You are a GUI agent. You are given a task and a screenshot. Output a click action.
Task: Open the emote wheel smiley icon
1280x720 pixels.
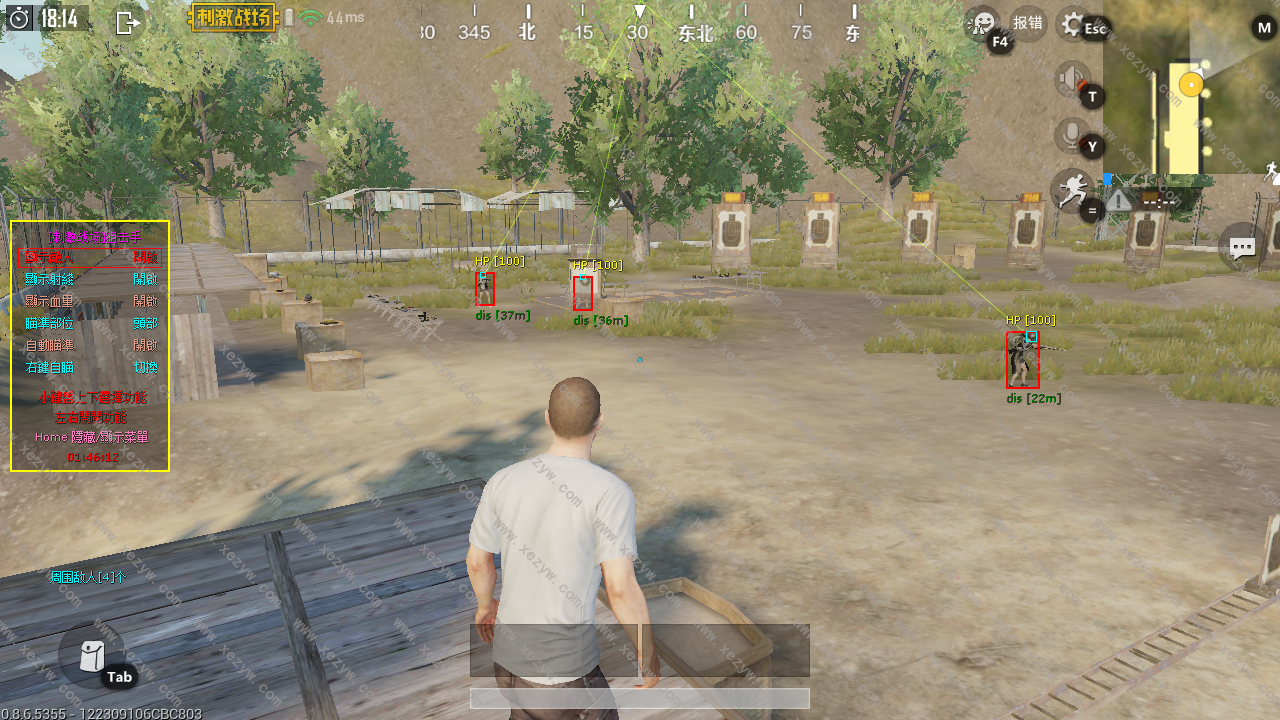(983, 23)
